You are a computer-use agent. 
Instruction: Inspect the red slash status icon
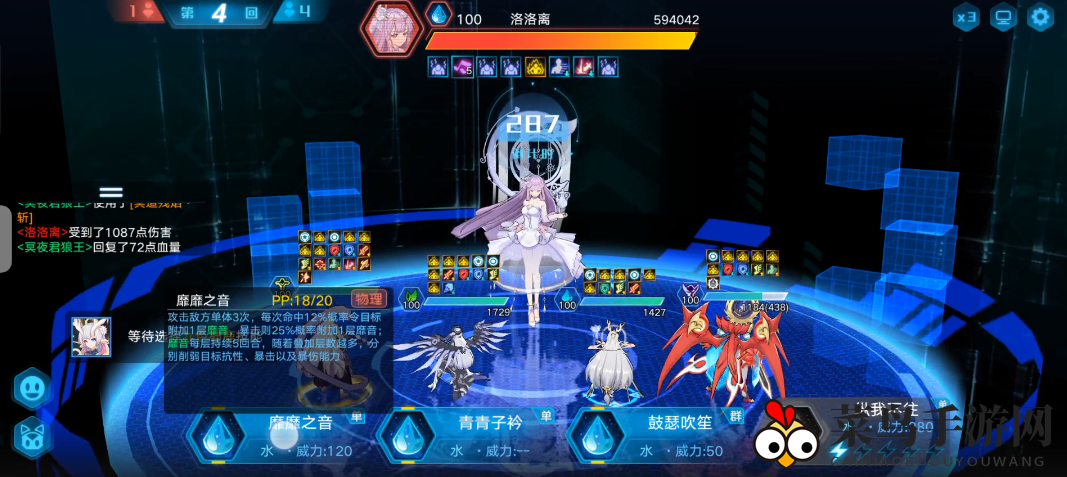583,67
